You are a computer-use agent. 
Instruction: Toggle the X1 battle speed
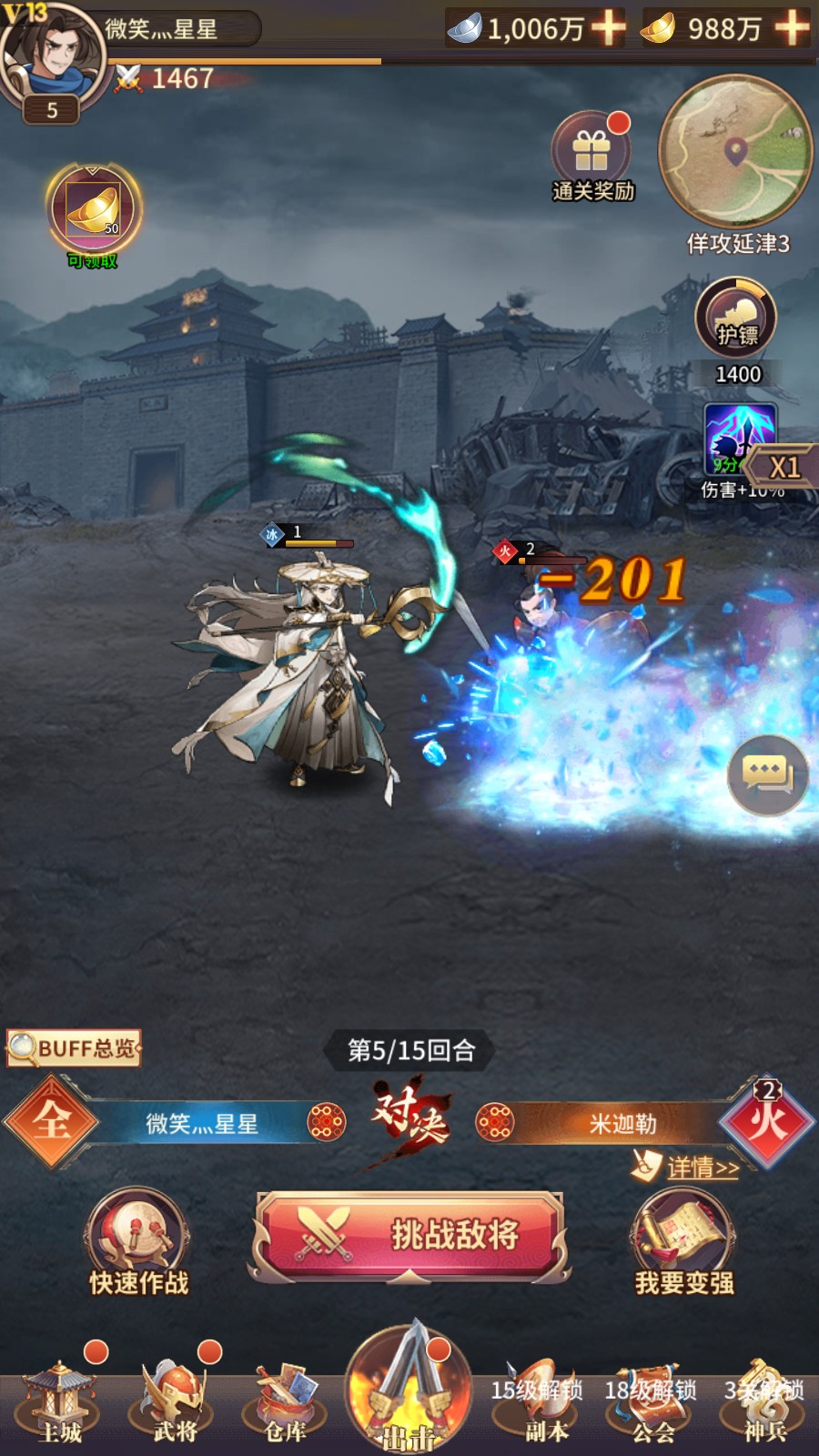pyautogui.click(x=783, y=468)
